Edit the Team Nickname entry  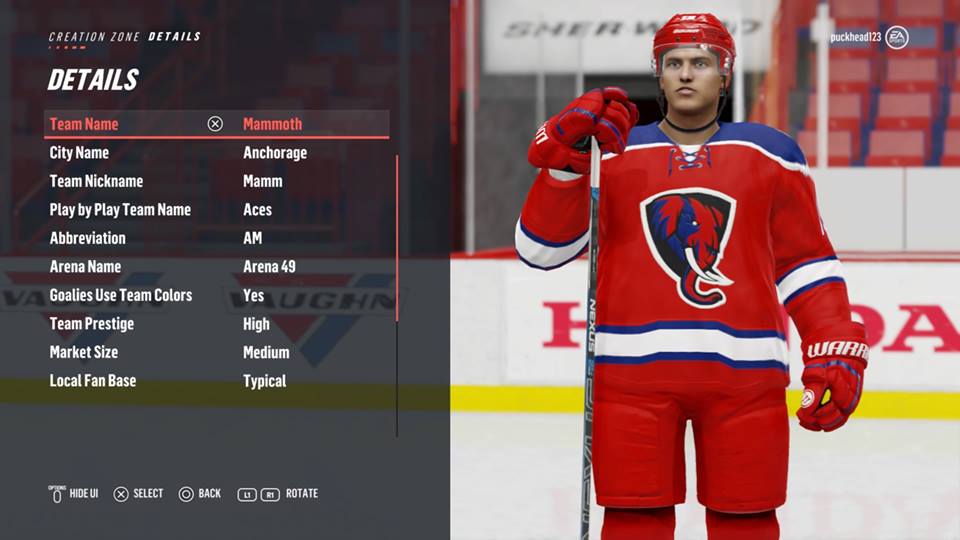click(216, 181)
